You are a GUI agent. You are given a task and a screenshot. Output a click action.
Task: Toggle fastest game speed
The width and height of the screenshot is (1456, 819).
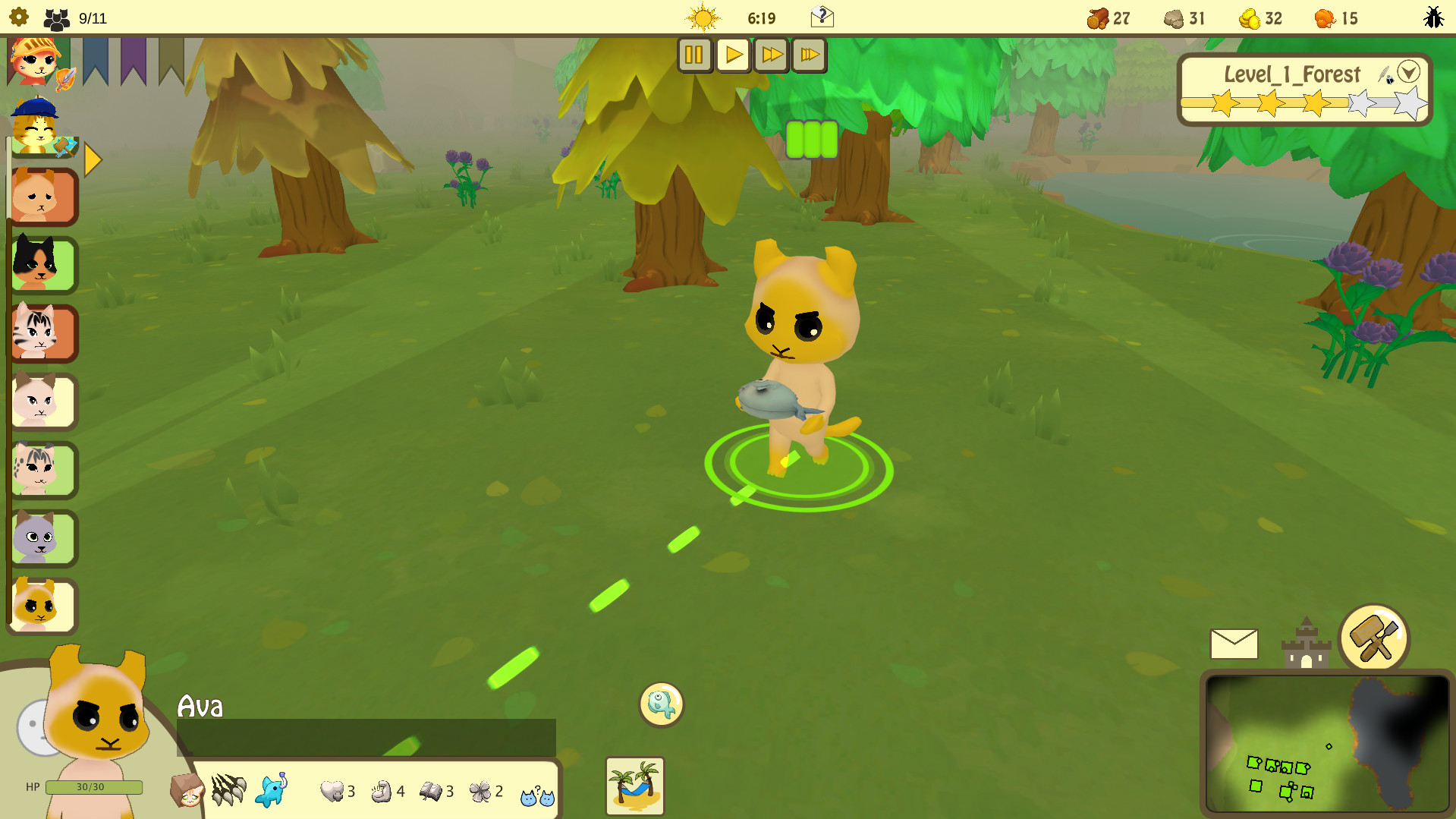[x=809, y=54]
